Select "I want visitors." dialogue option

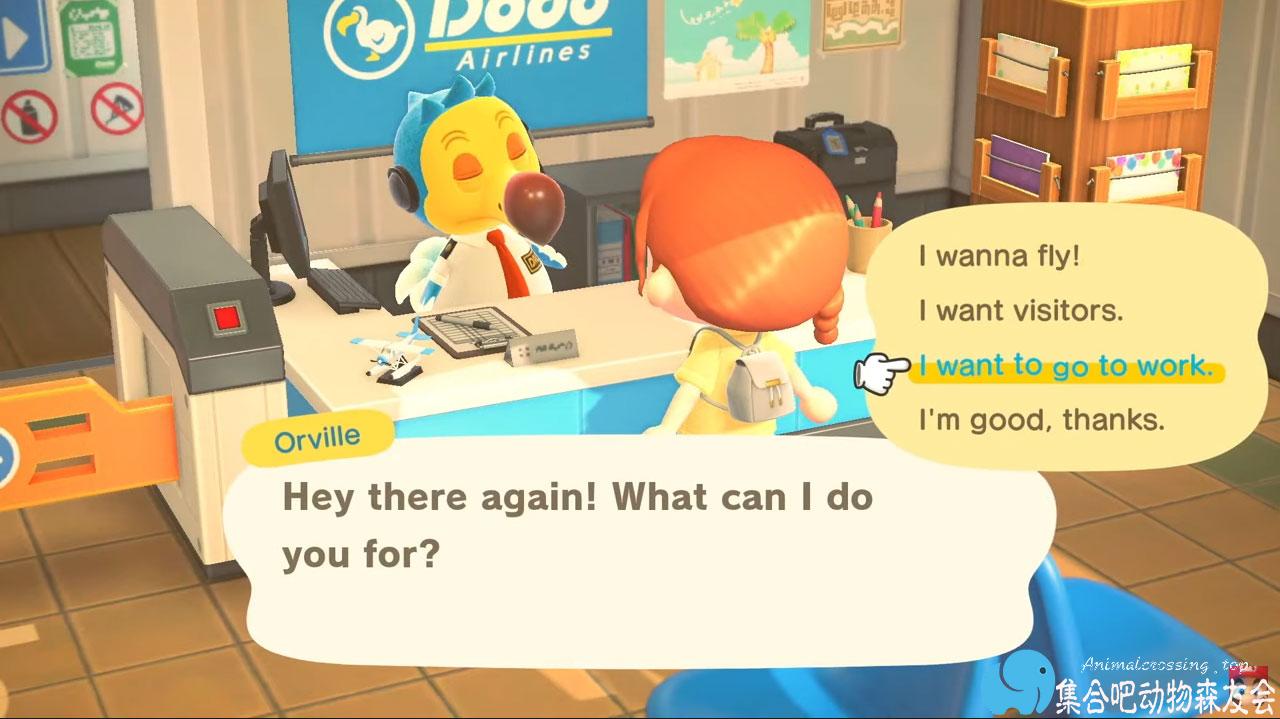coord(1020,311)
